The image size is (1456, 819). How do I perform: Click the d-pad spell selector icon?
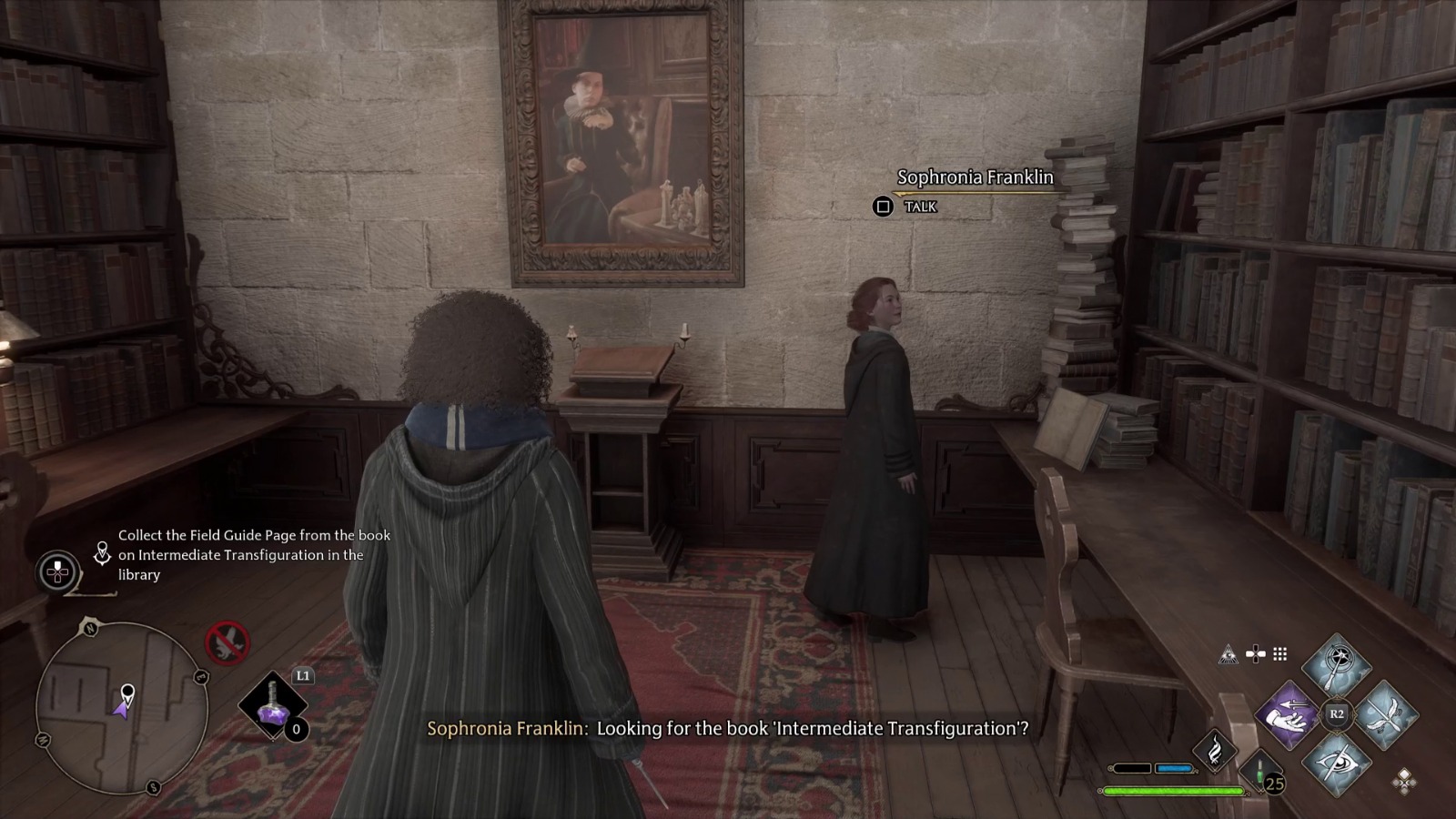(x=1255, y=654)
